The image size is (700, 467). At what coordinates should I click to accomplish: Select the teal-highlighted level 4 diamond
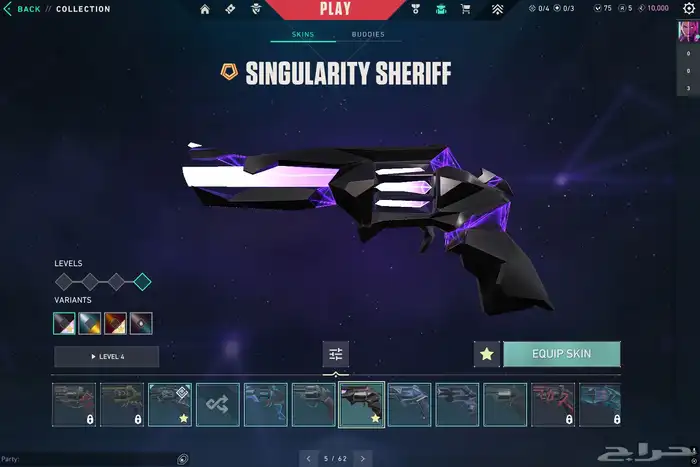[x=142, y=282]
